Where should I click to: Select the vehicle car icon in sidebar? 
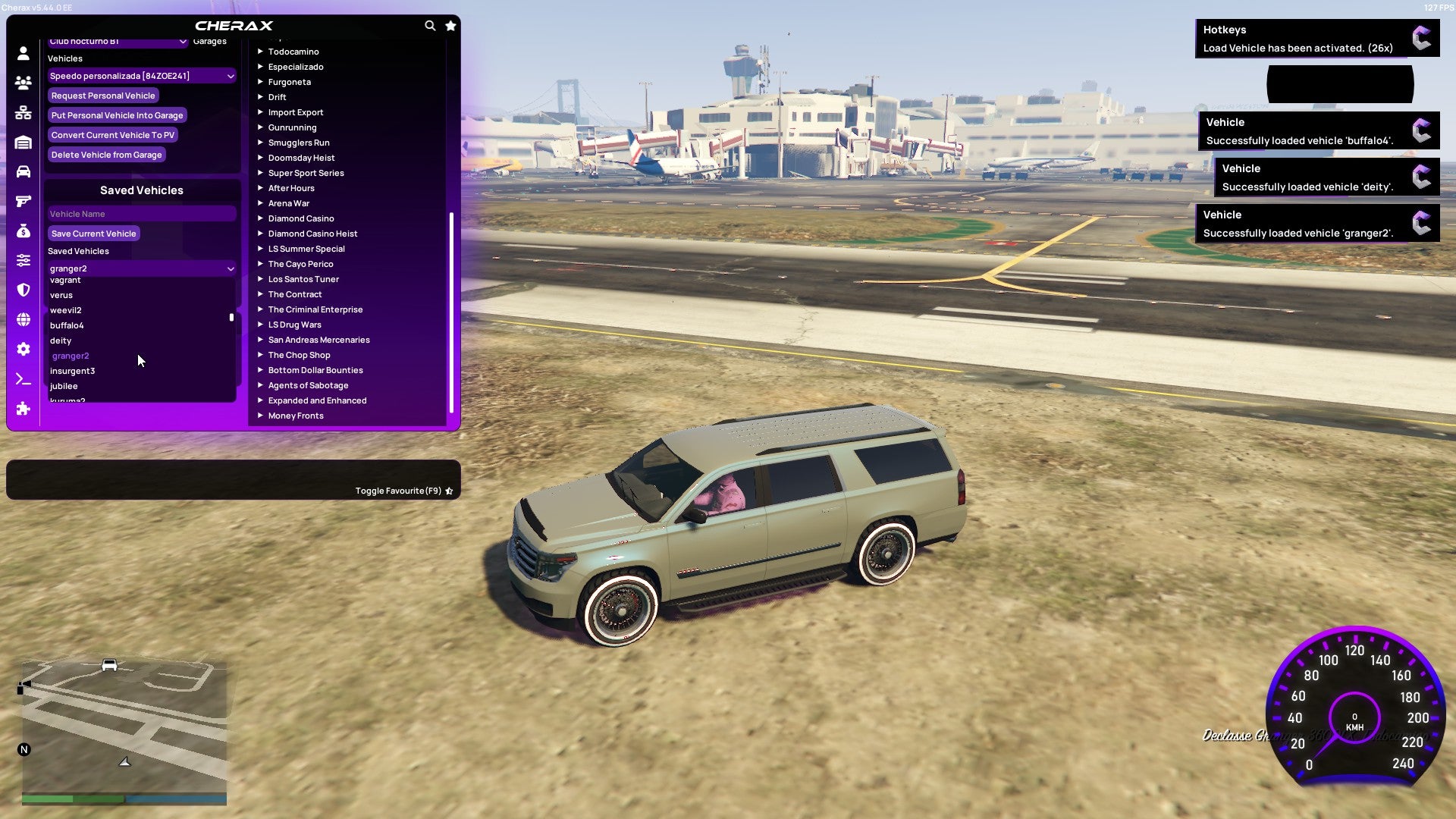[x=22, y=170]
